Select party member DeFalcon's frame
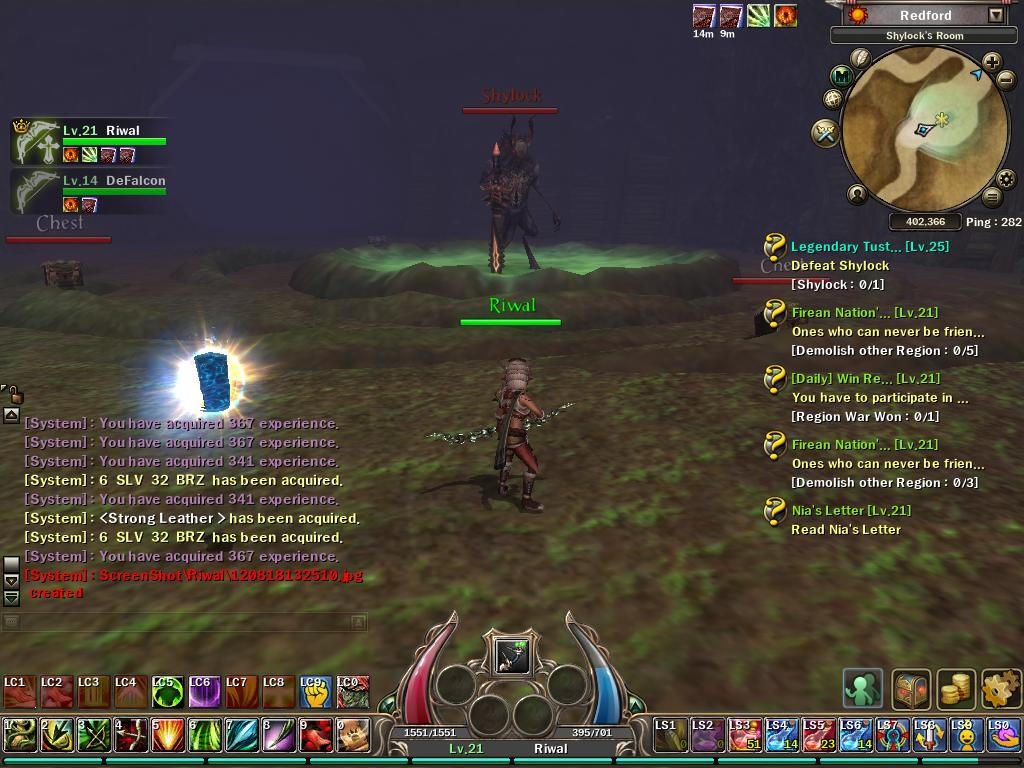This screenshot has width=1024, height=768. point(90,192)
